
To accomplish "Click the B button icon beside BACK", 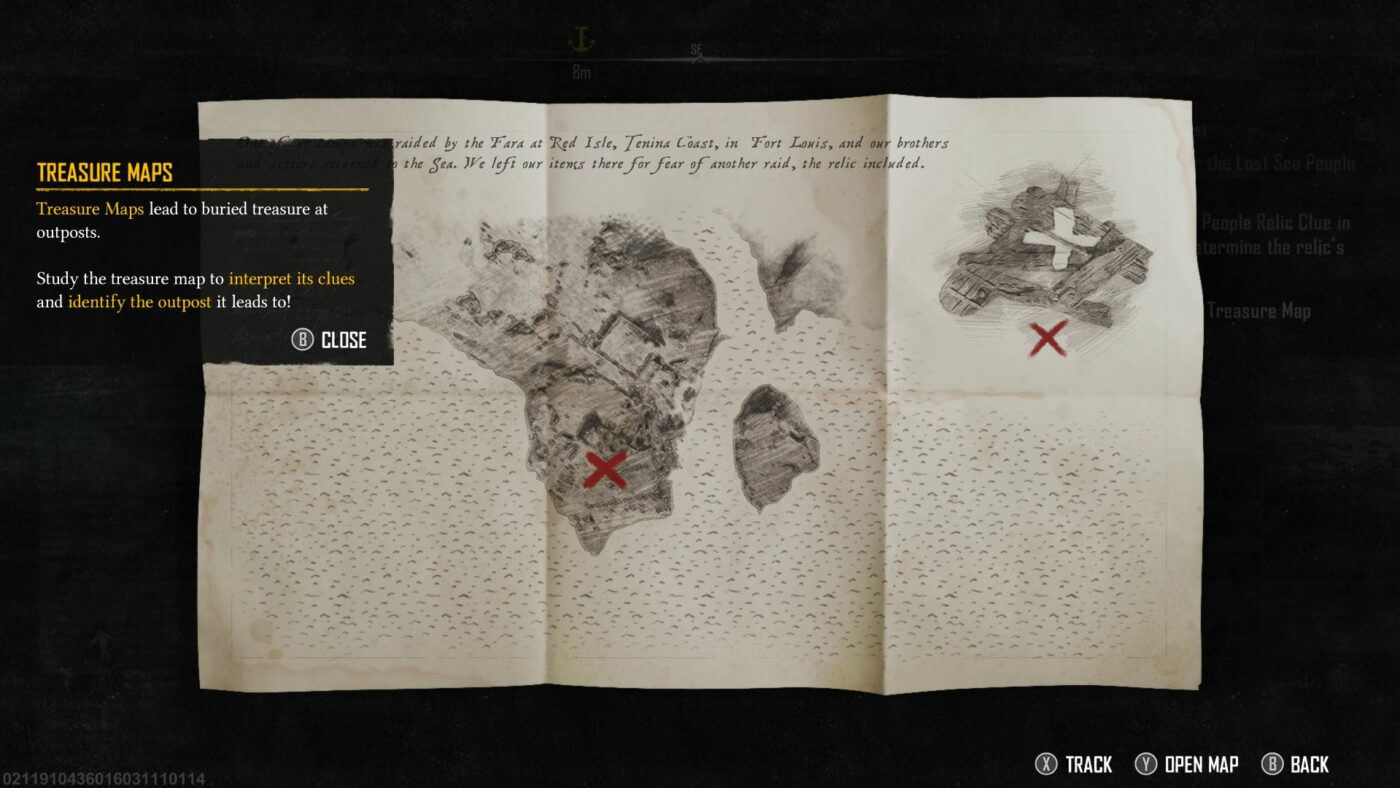I will (1272, 764).
